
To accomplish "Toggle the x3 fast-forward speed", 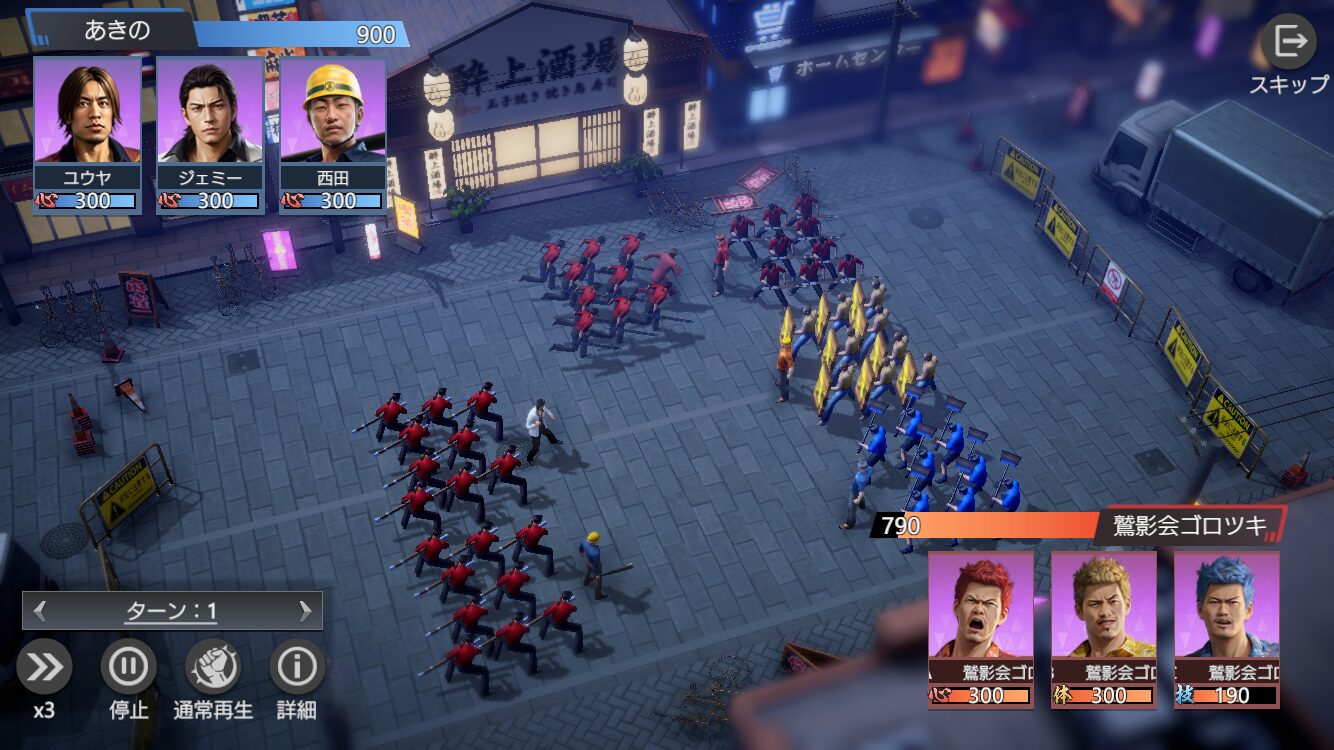I will 44,668.
